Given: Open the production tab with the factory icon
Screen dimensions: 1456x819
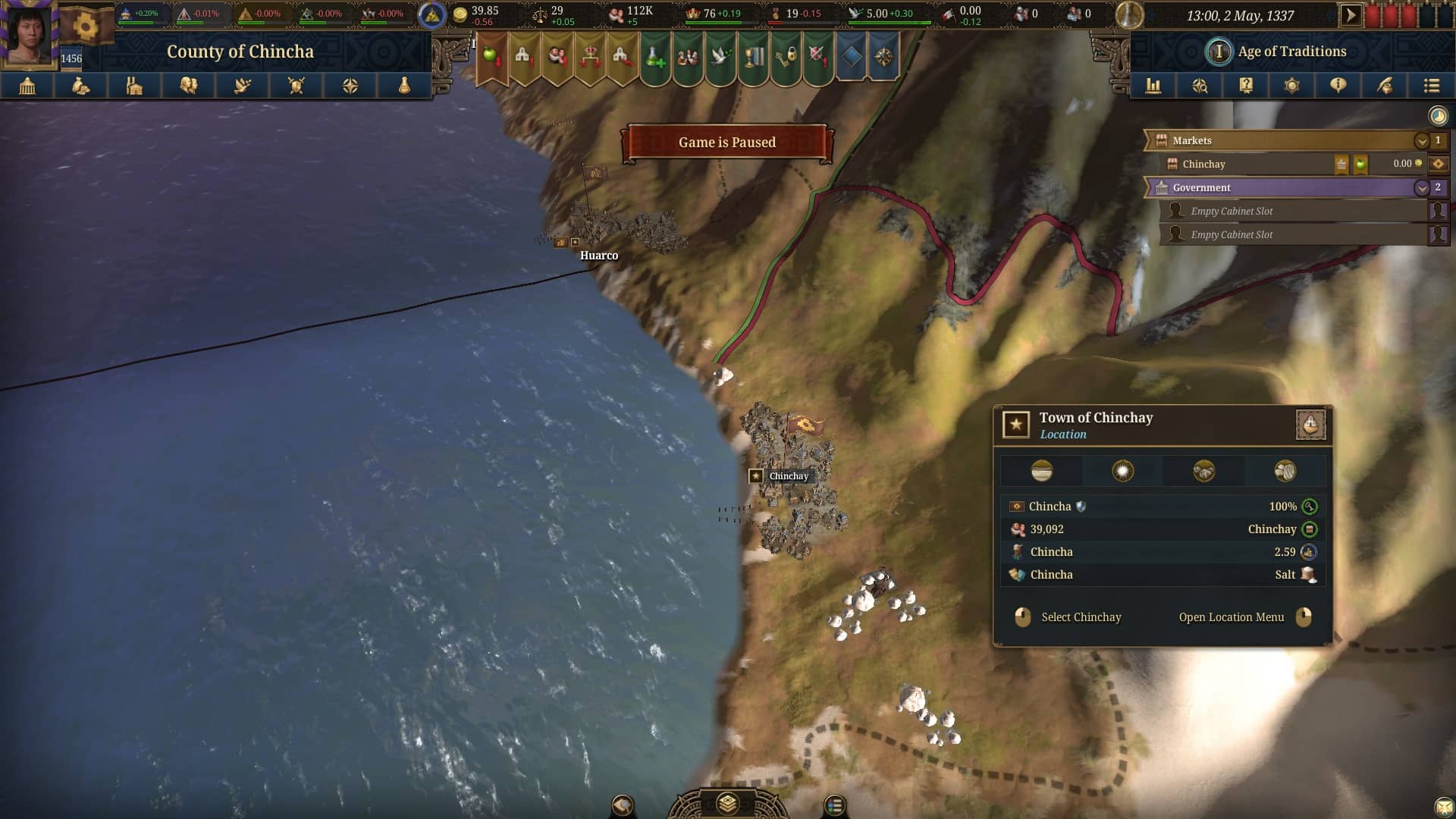Looking at the screenshot, I should 135,86.
